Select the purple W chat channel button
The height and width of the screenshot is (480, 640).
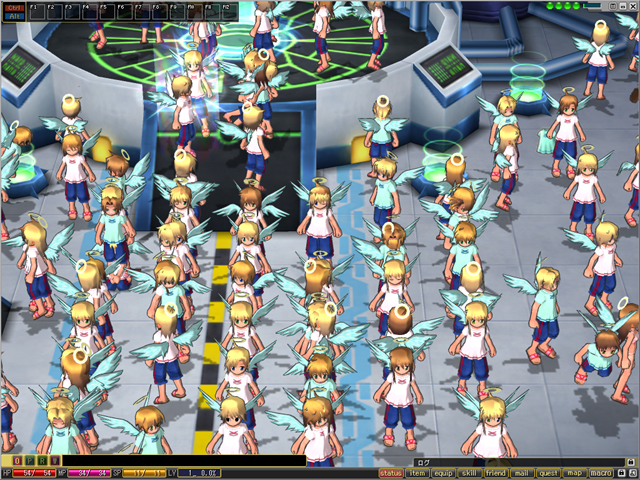55,461
